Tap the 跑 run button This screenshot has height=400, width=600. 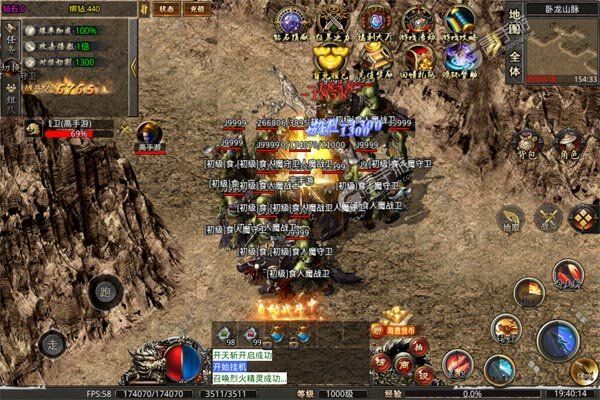point(103,293)
